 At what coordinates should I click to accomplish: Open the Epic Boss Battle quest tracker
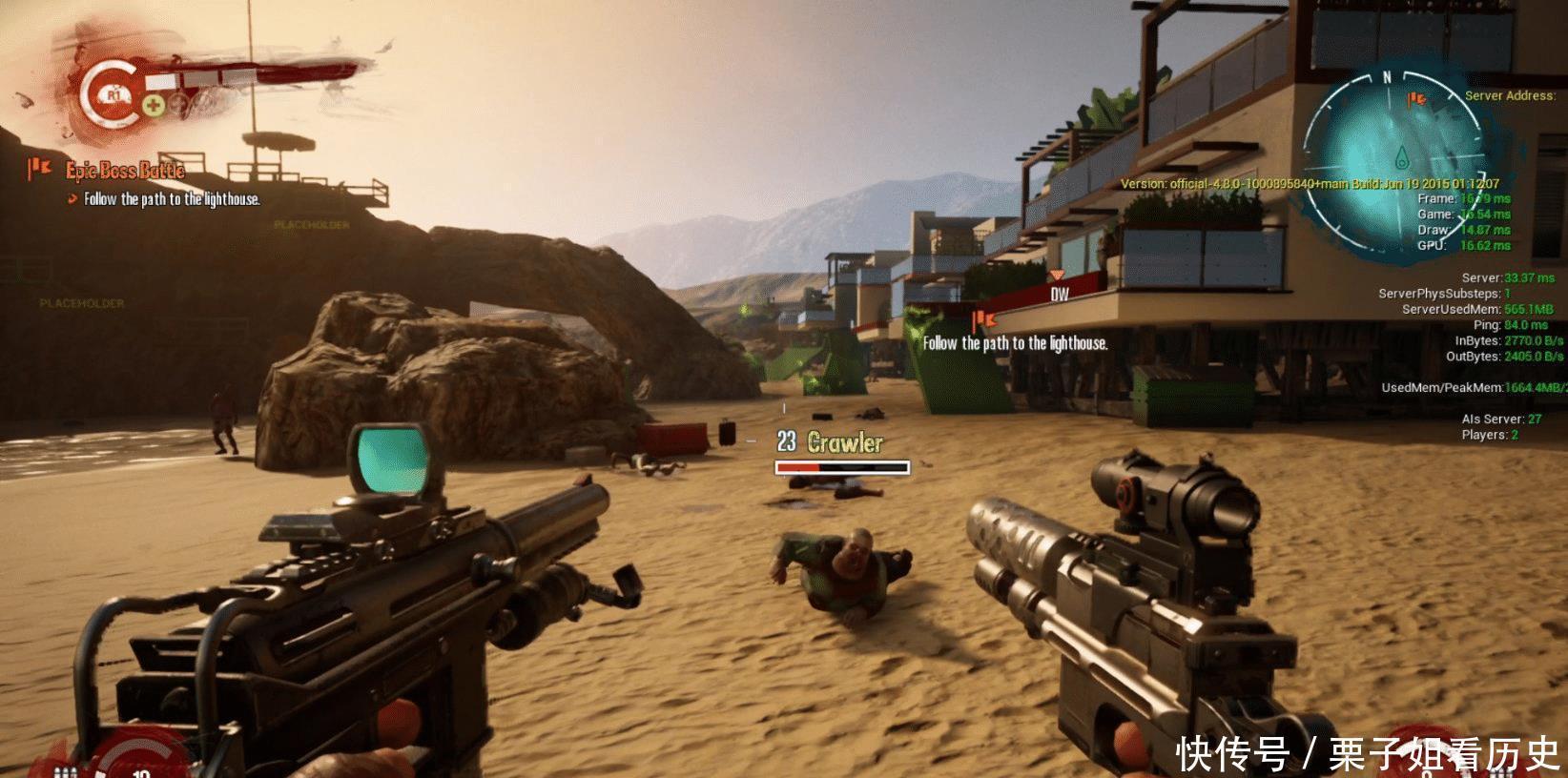pyautogui.click(x=125, y=171)
